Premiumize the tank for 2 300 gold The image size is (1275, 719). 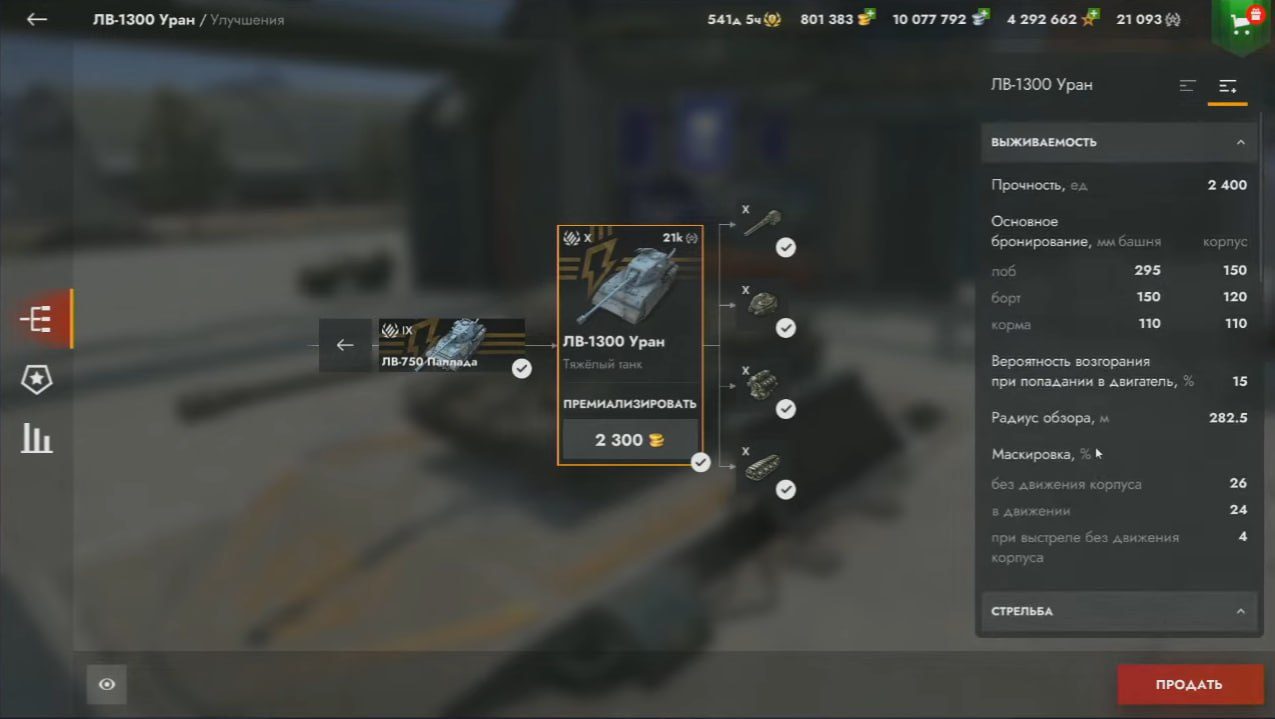pyautogui.click(x=629, y=440)
